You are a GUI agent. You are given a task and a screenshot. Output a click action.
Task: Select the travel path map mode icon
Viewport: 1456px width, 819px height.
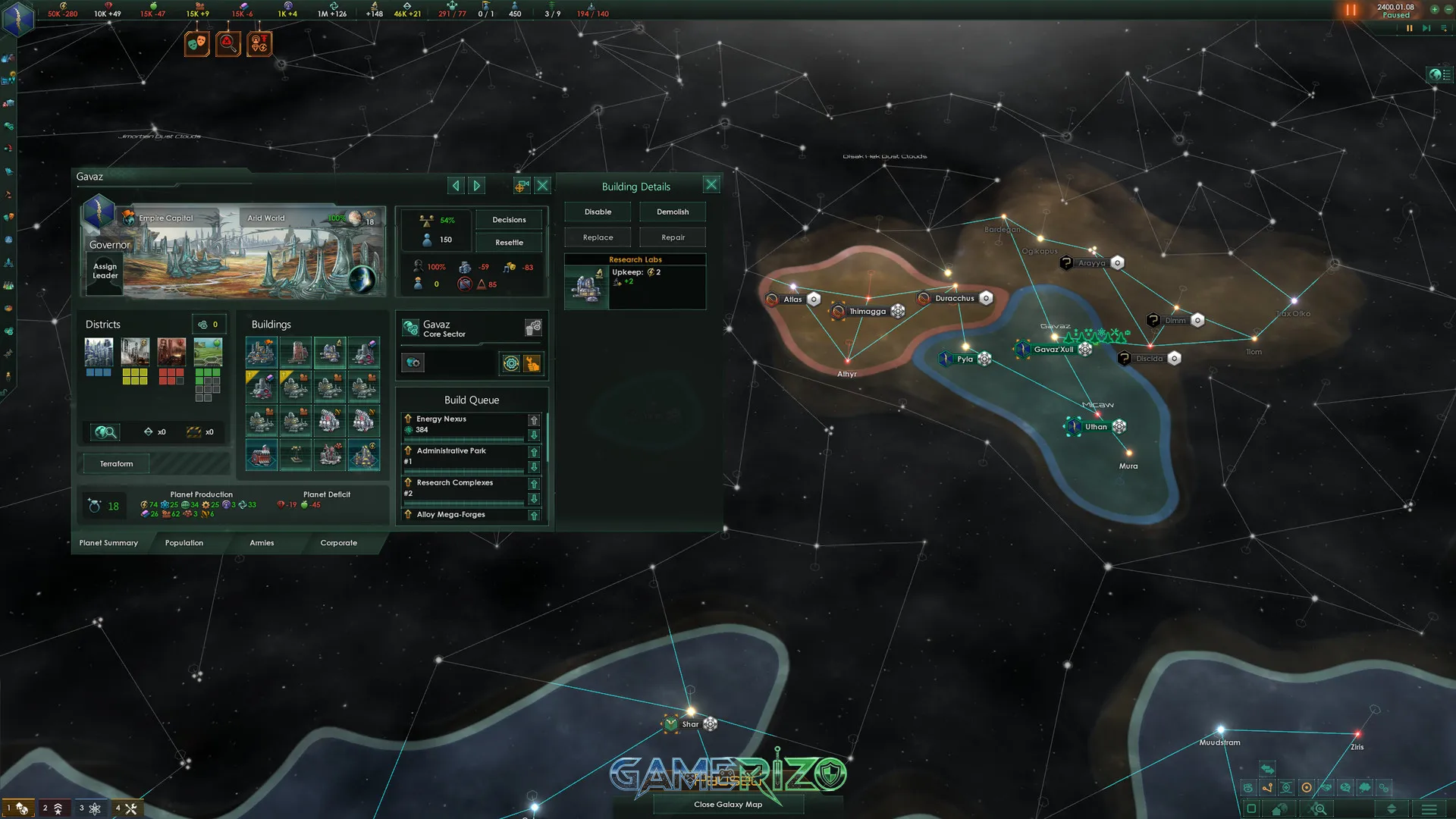click(1268, 787)
